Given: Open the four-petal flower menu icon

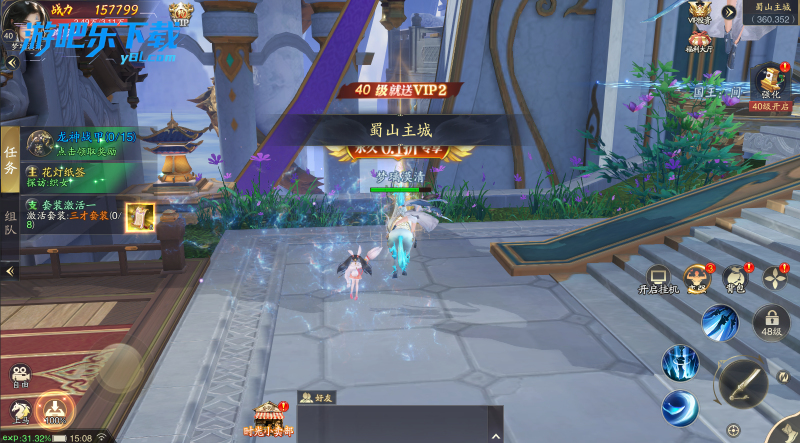Looking at the screenshot, I should [777, 278].
